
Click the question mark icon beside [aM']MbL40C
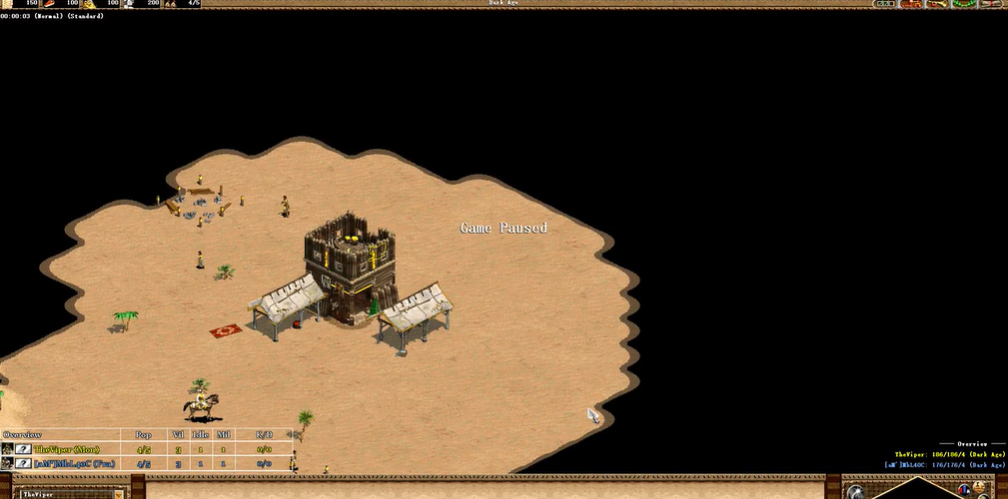coord(22,464)
